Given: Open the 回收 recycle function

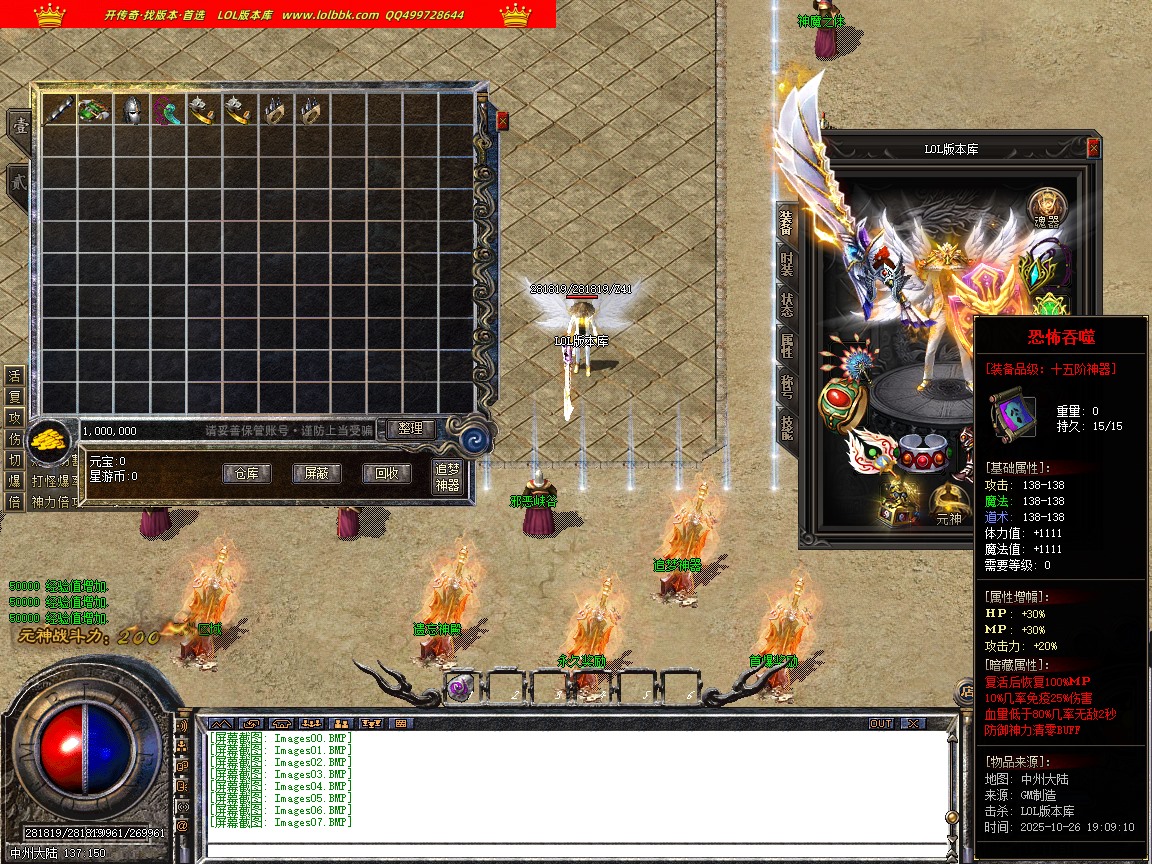Looking at the screenshot, I should (x=386, y=474).
